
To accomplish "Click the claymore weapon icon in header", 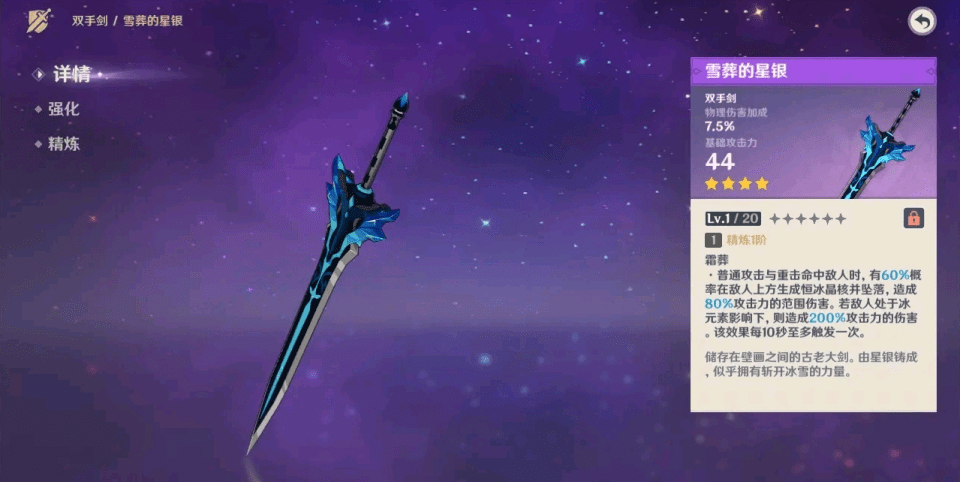I will (x=40, y=20).
